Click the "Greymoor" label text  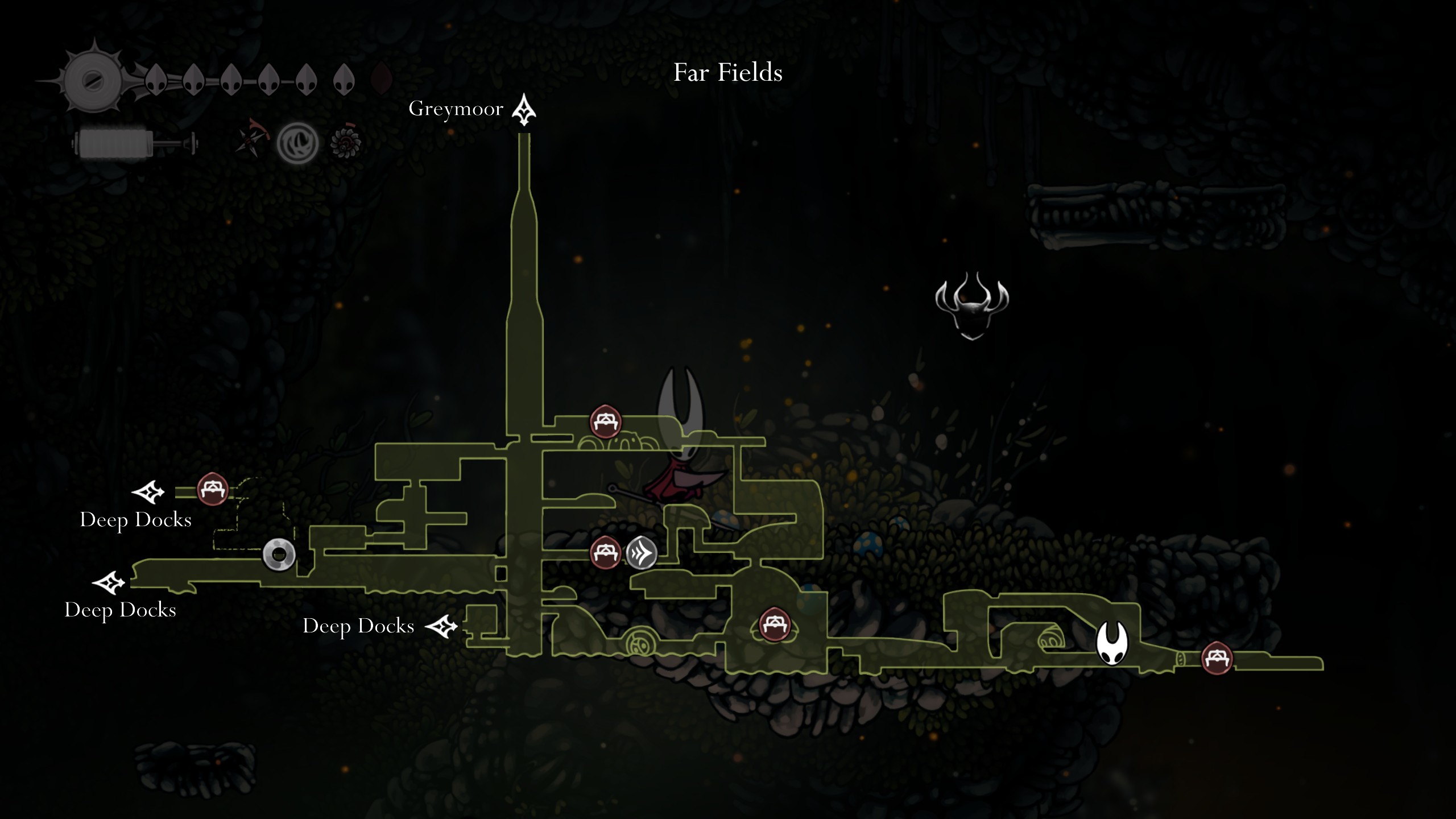tap(457, 109)
